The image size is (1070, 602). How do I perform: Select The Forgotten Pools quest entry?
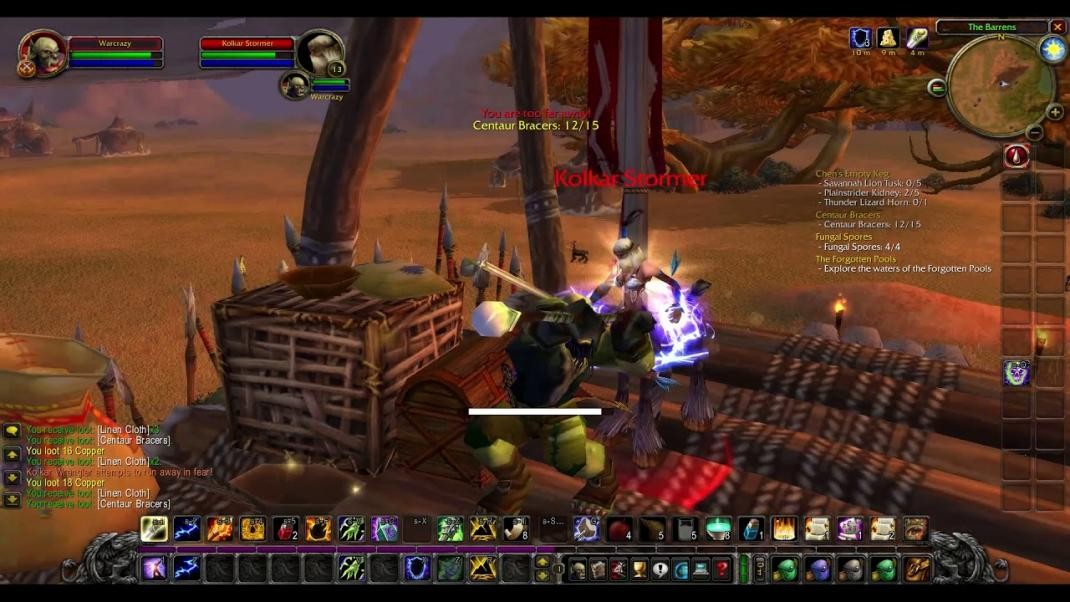click(855, 259)
